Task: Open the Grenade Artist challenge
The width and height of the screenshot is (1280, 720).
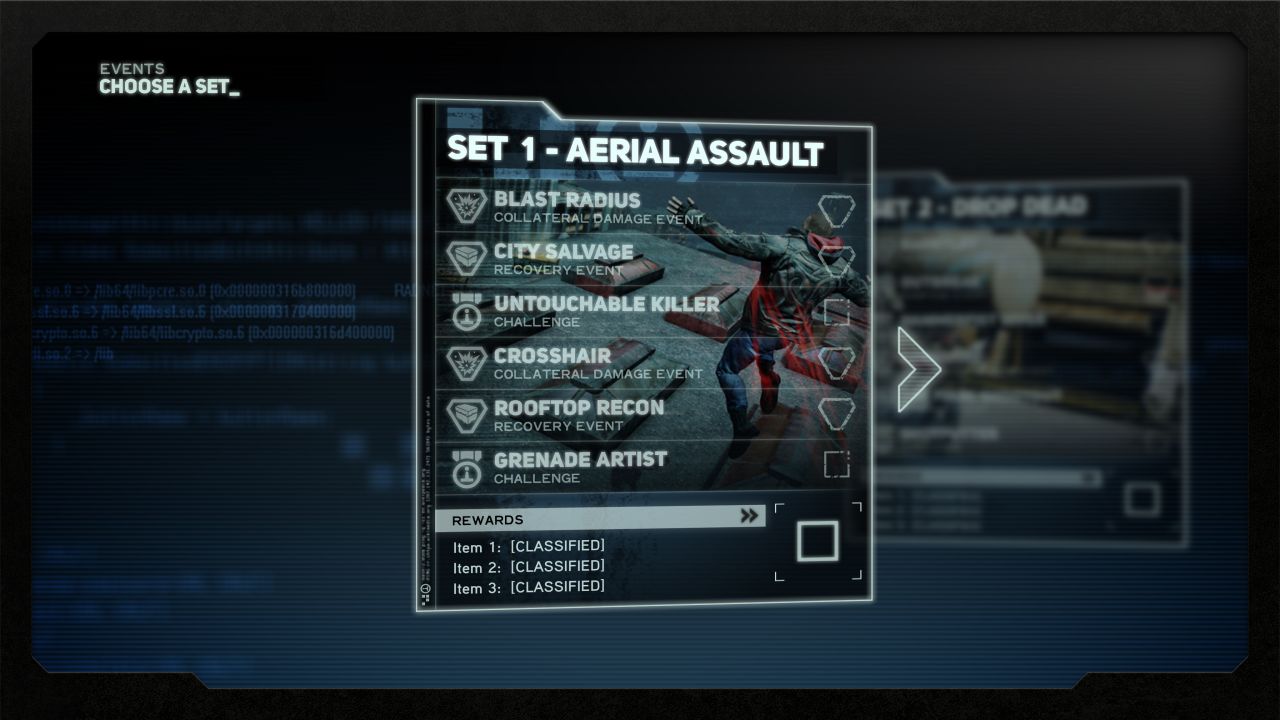Action: (x=580, y=467)
